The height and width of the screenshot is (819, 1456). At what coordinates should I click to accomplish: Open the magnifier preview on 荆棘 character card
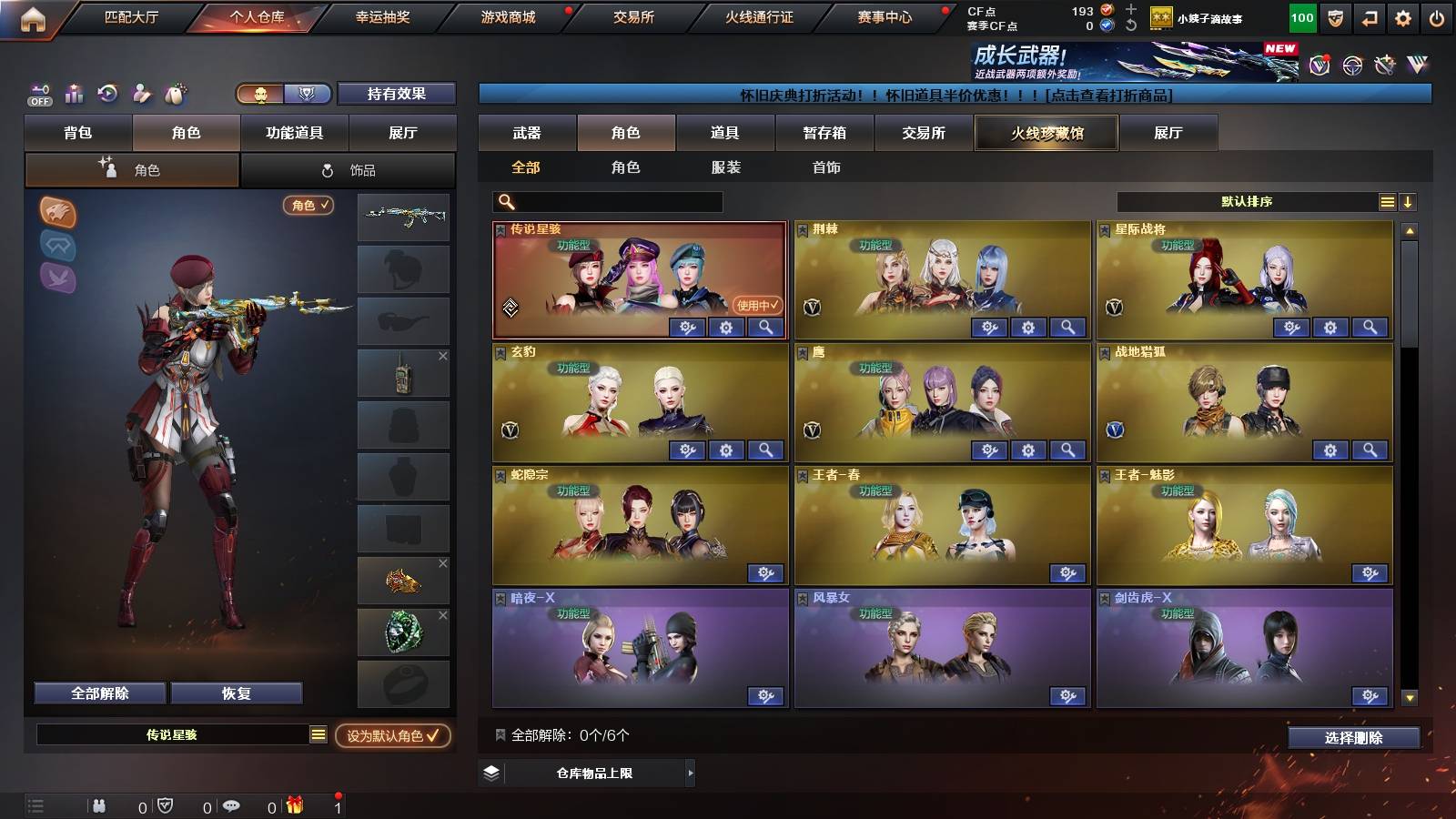point(1067,327)
